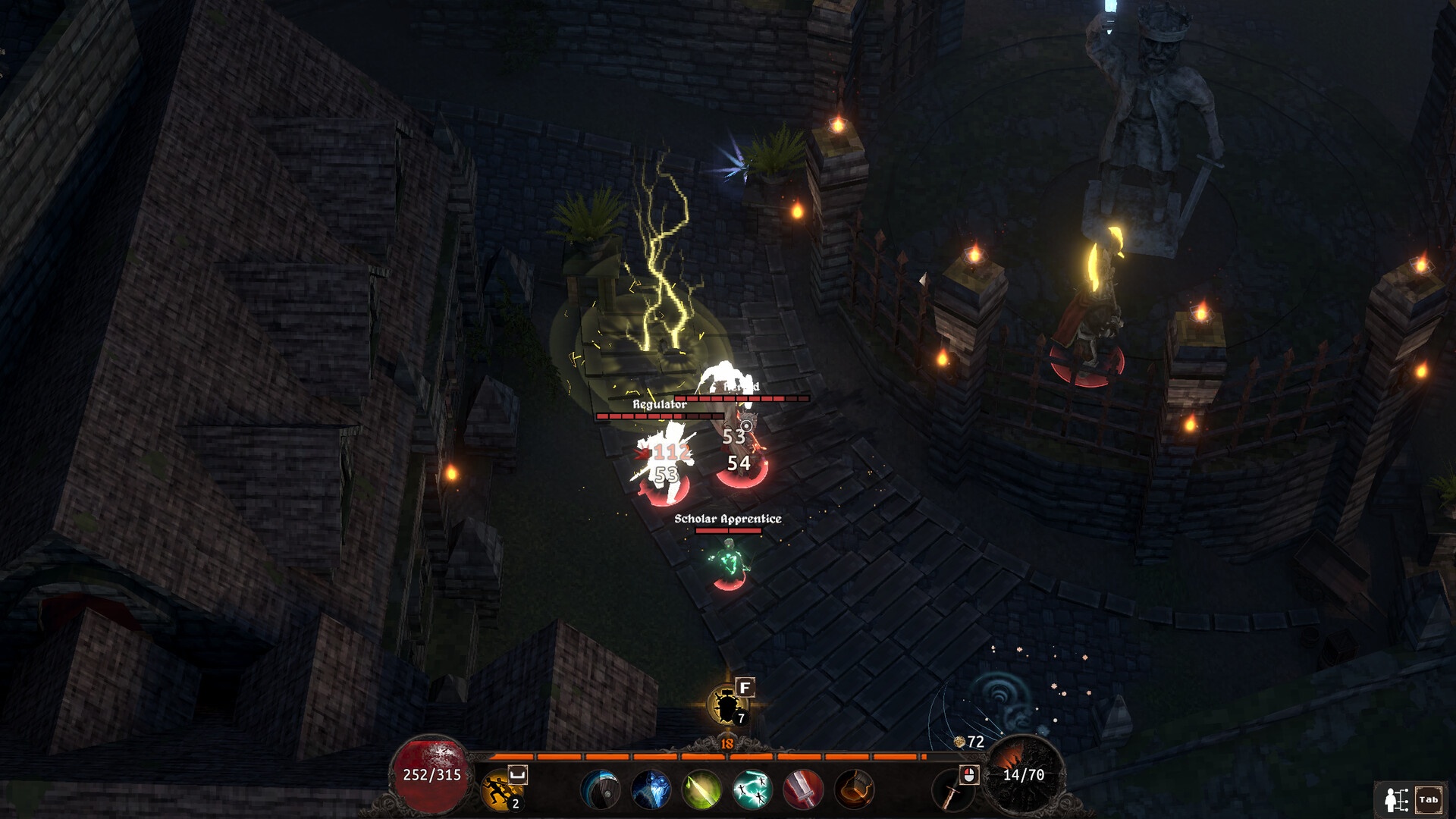Image resolution: width=1456 pixels, height=819 pixels.
Task: Activate the teal chain lightning skill
Action: tap(752, 789)
